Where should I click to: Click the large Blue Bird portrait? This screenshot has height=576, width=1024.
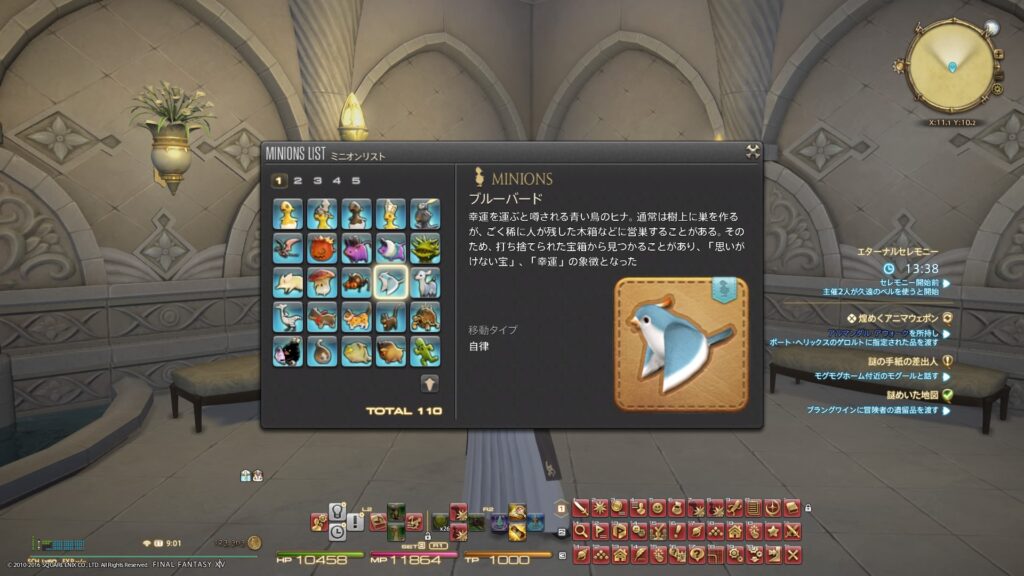680,344
